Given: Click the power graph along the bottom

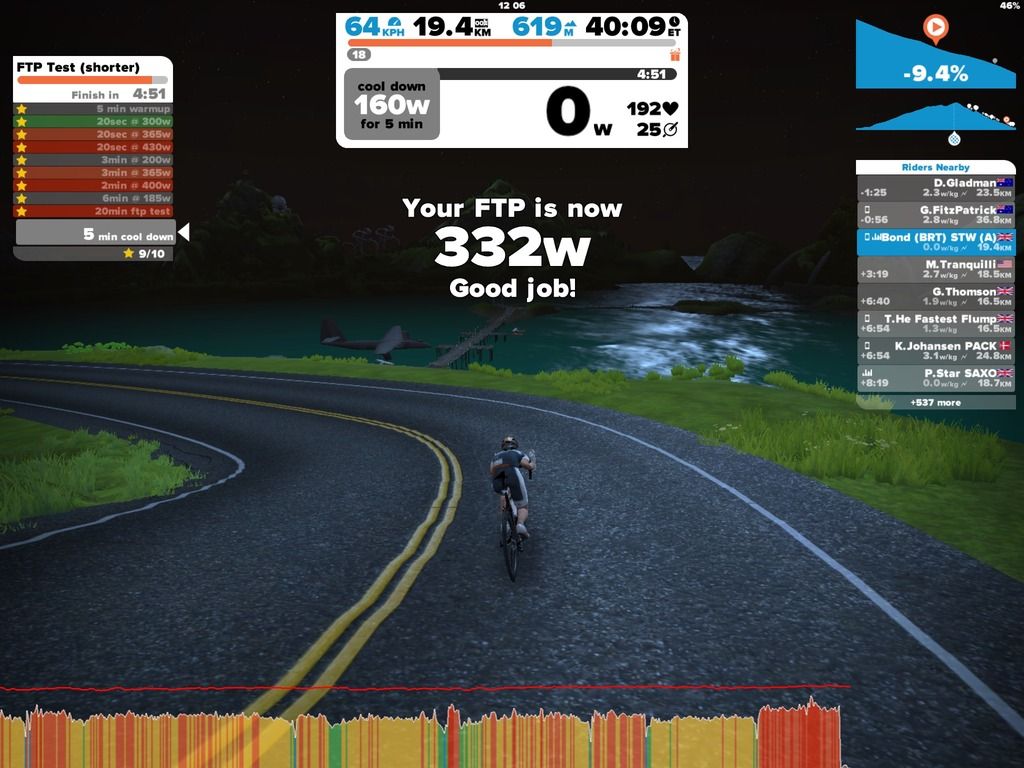Looking at the screenshot, I should [x=420, y=735].
